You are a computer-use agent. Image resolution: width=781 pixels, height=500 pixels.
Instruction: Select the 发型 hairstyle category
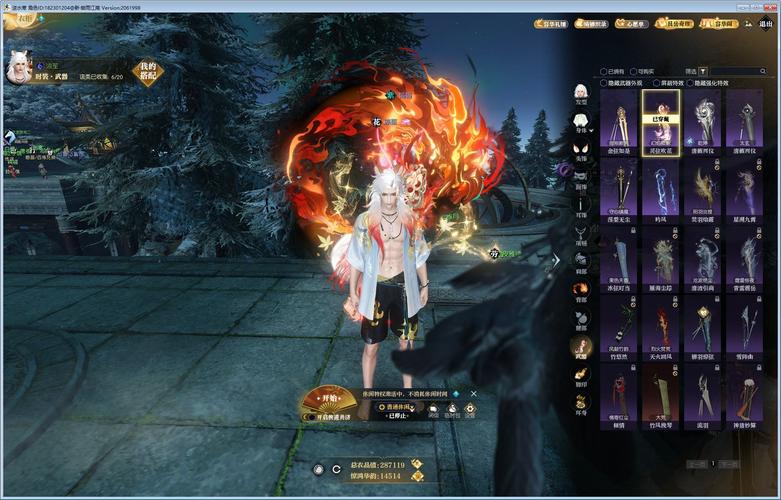(580, 91)
